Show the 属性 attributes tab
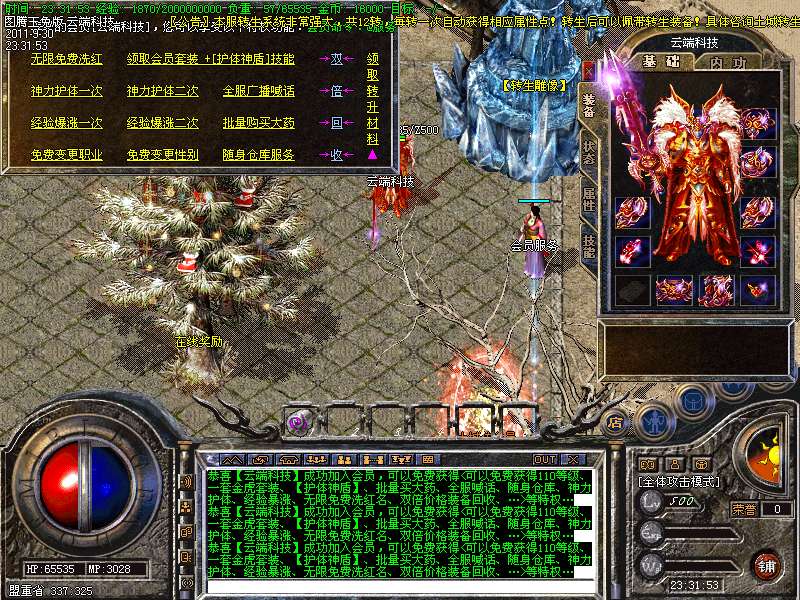Screen dimensions: 800x600 point(588,198)
